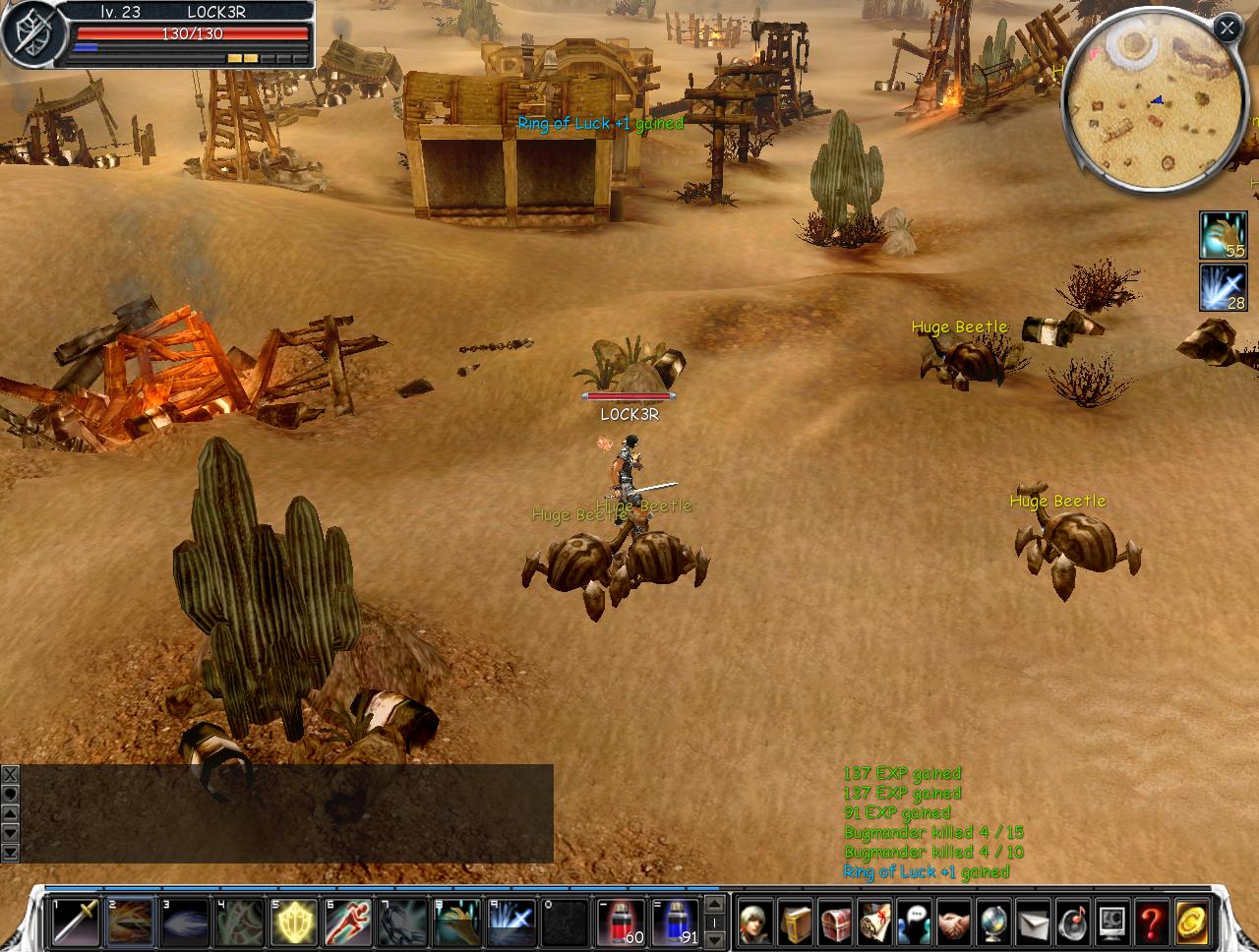Viewport: 1259px width, 952px height.
Task: Open the treasure chest inventory
Action: click(835, 923)
